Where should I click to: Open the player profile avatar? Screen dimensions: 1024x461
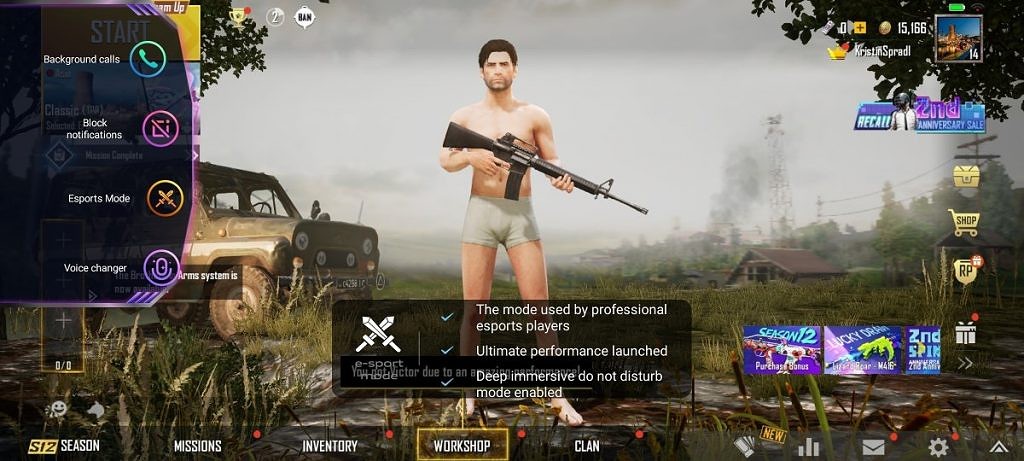coord(958,38)
